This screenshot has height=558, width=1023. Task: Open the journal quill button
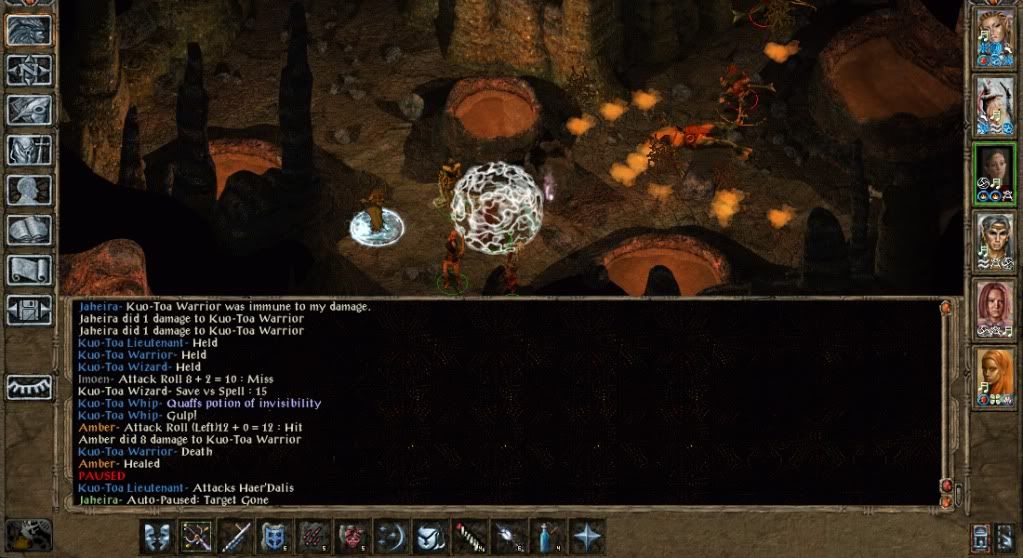coord(29,110)
